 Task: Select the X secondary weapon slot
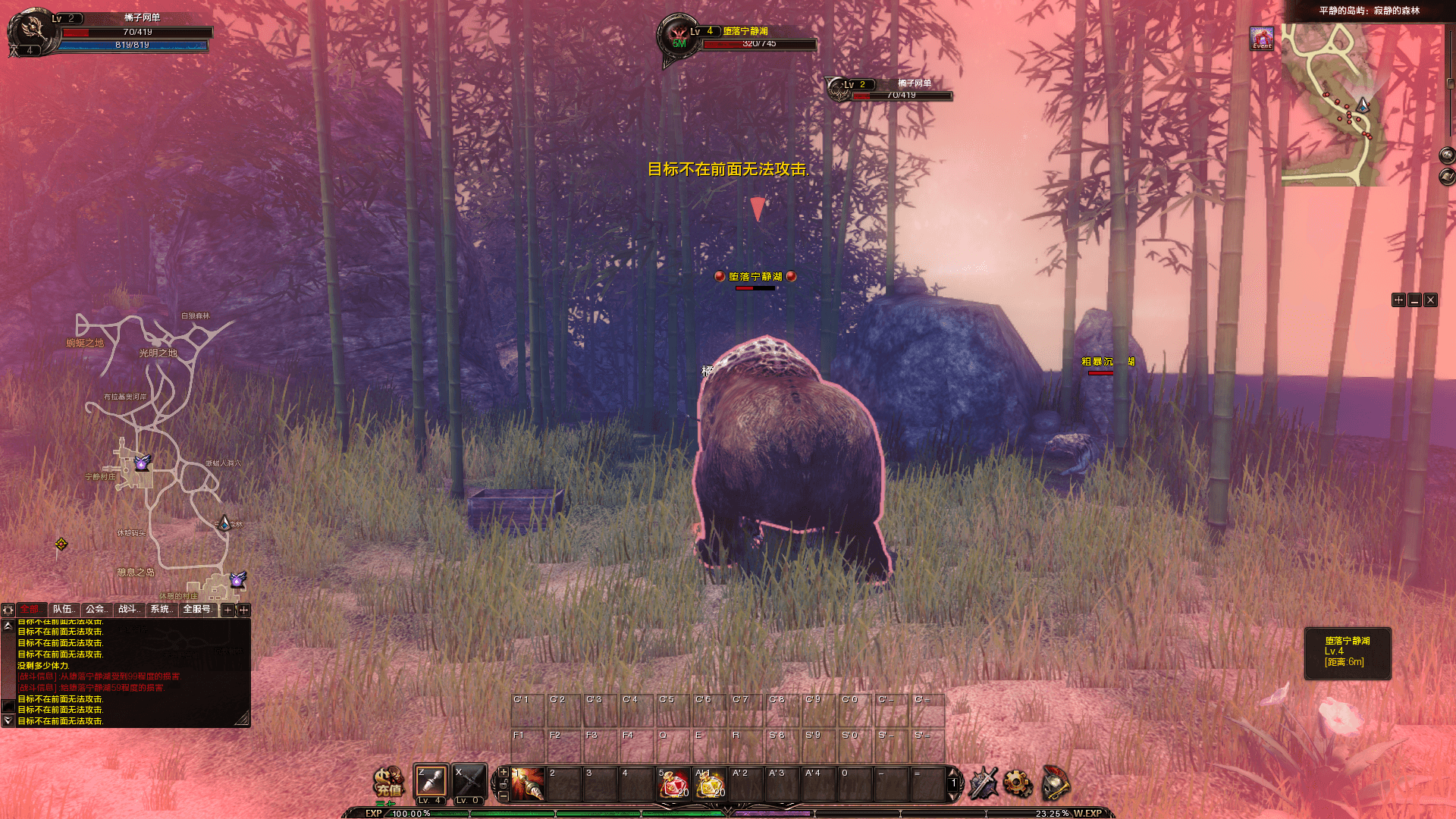(468, 782)
